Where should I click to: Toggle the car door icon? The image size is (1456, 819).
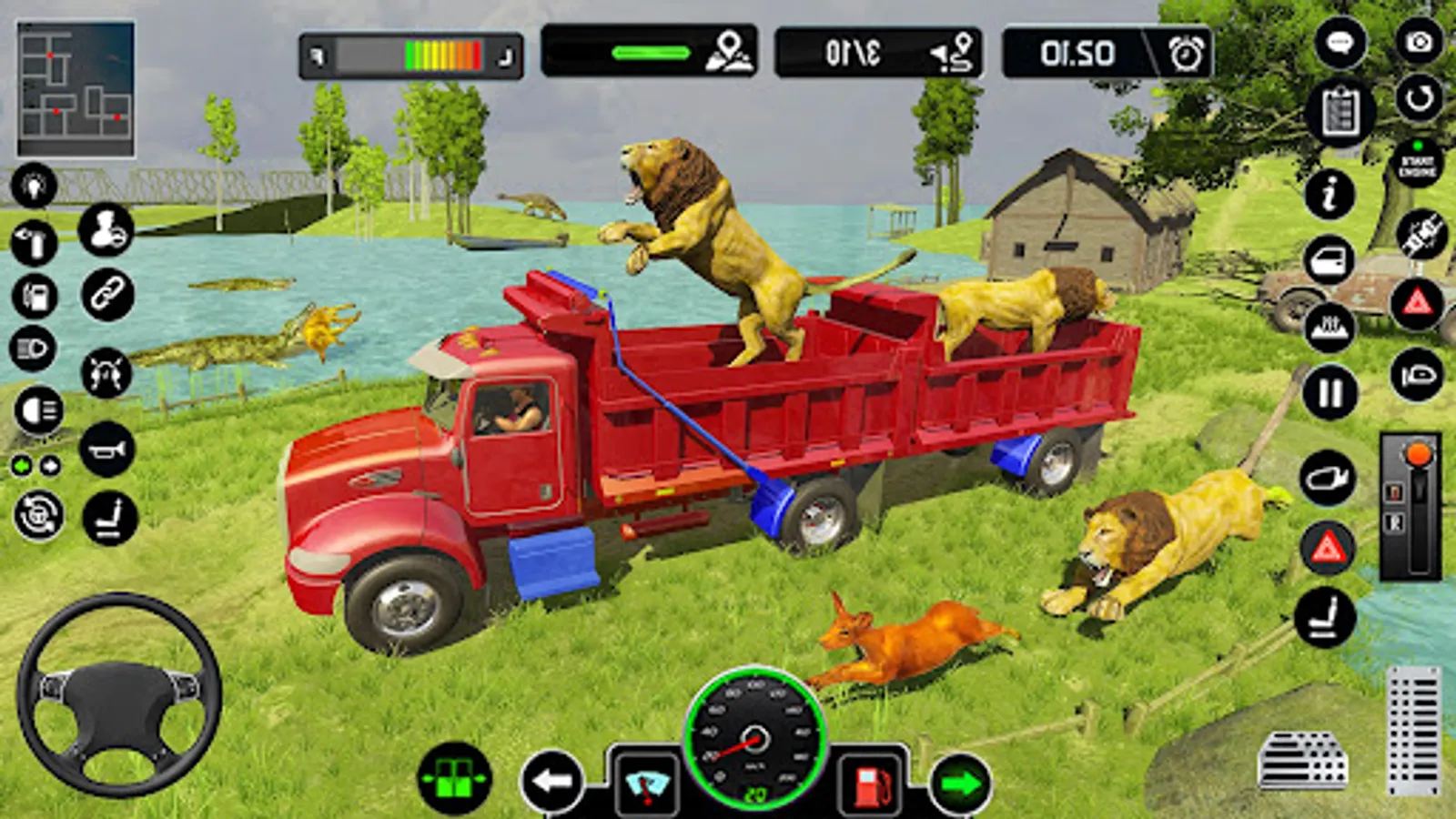1330,261
